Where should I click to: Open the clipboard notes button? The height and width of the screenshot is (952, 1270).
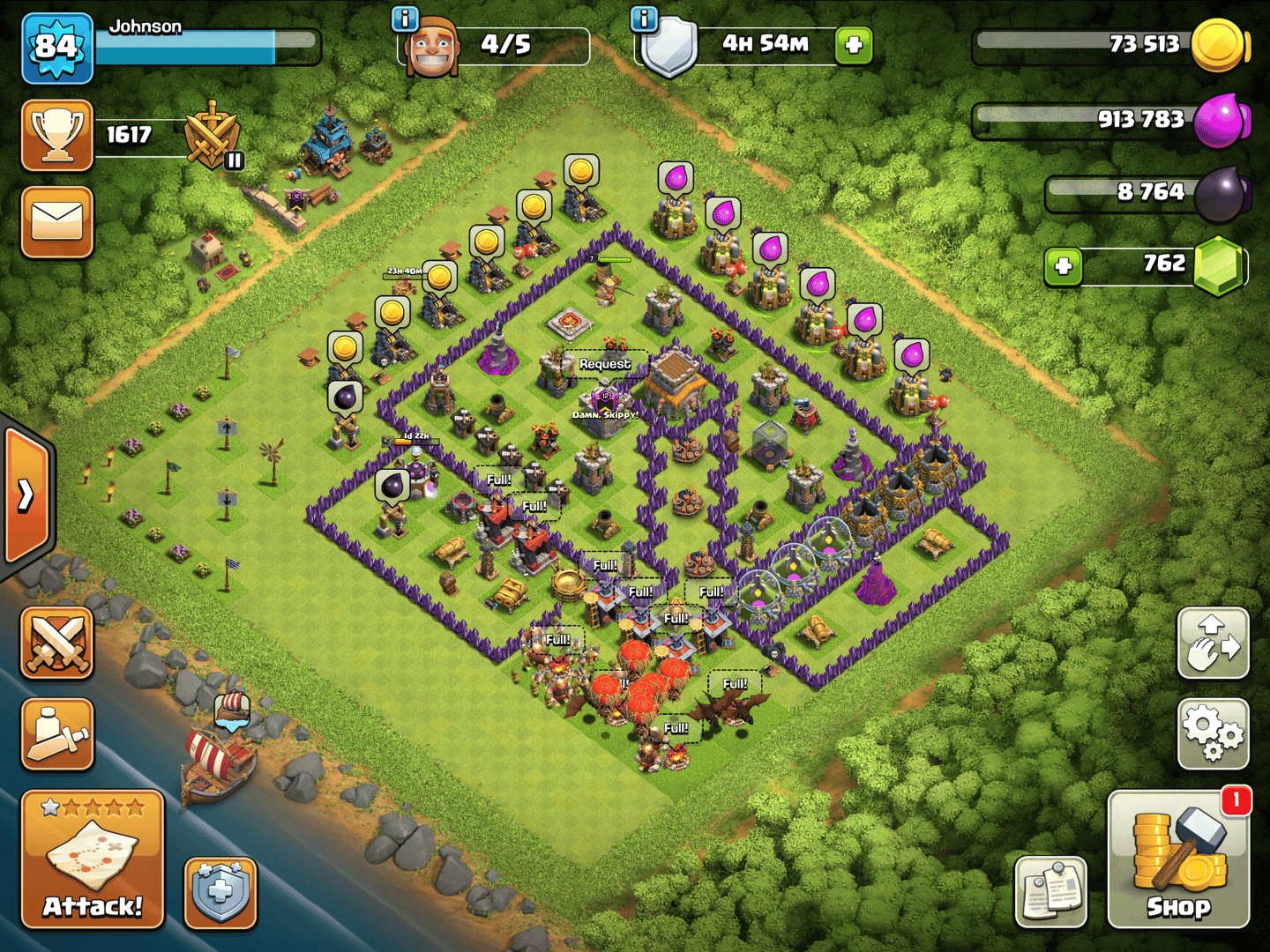(x=1051, y=890)
